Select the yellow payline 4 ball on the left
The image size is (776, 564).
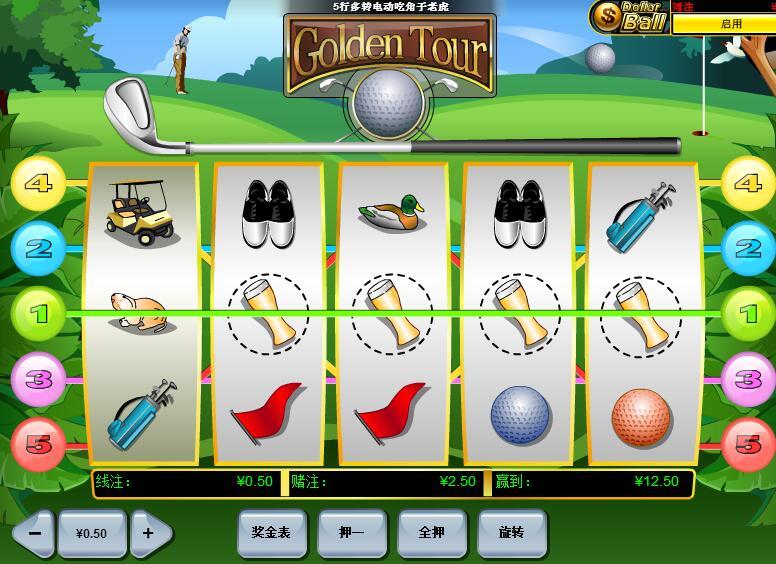pos(38,184)
